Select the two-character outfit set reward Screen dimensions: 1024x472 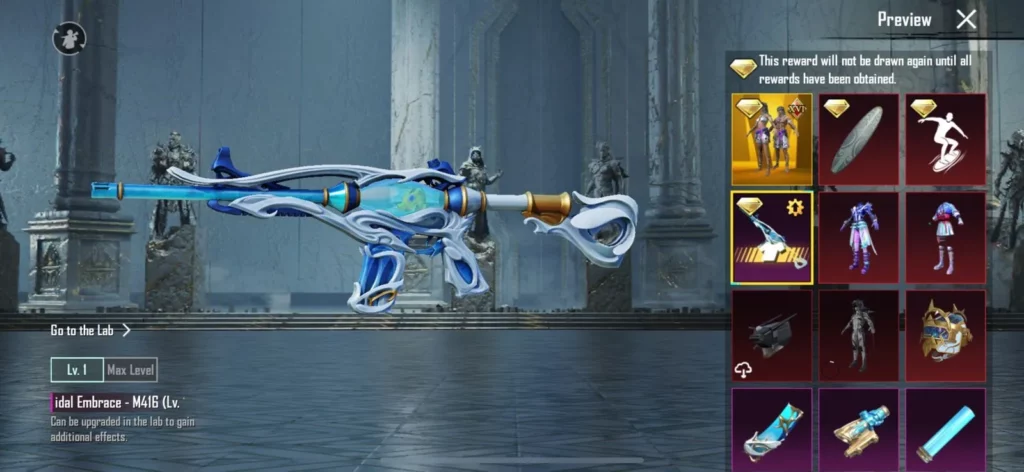tap(771, 139)
